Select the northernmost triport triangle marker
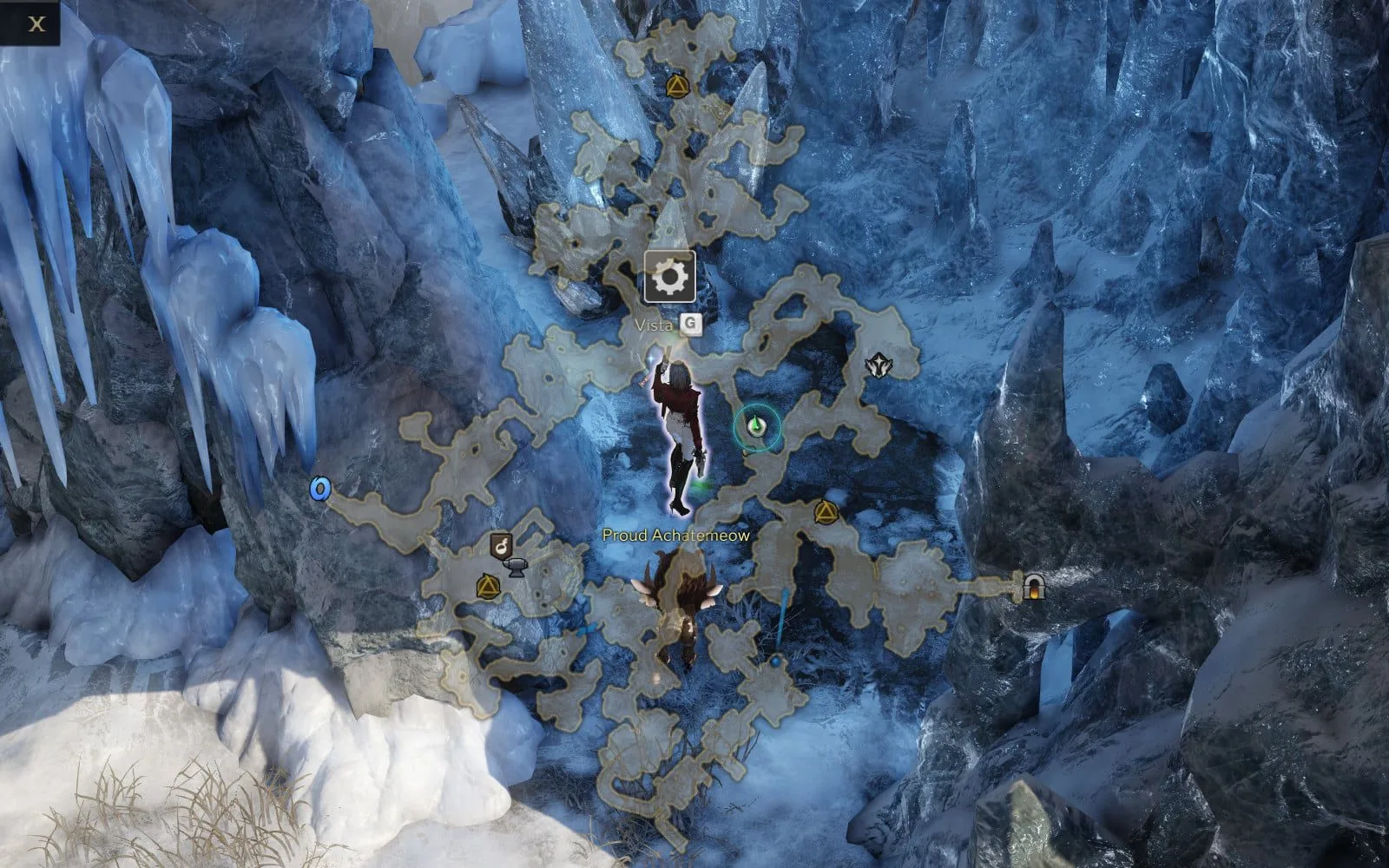 click(676, 85)
